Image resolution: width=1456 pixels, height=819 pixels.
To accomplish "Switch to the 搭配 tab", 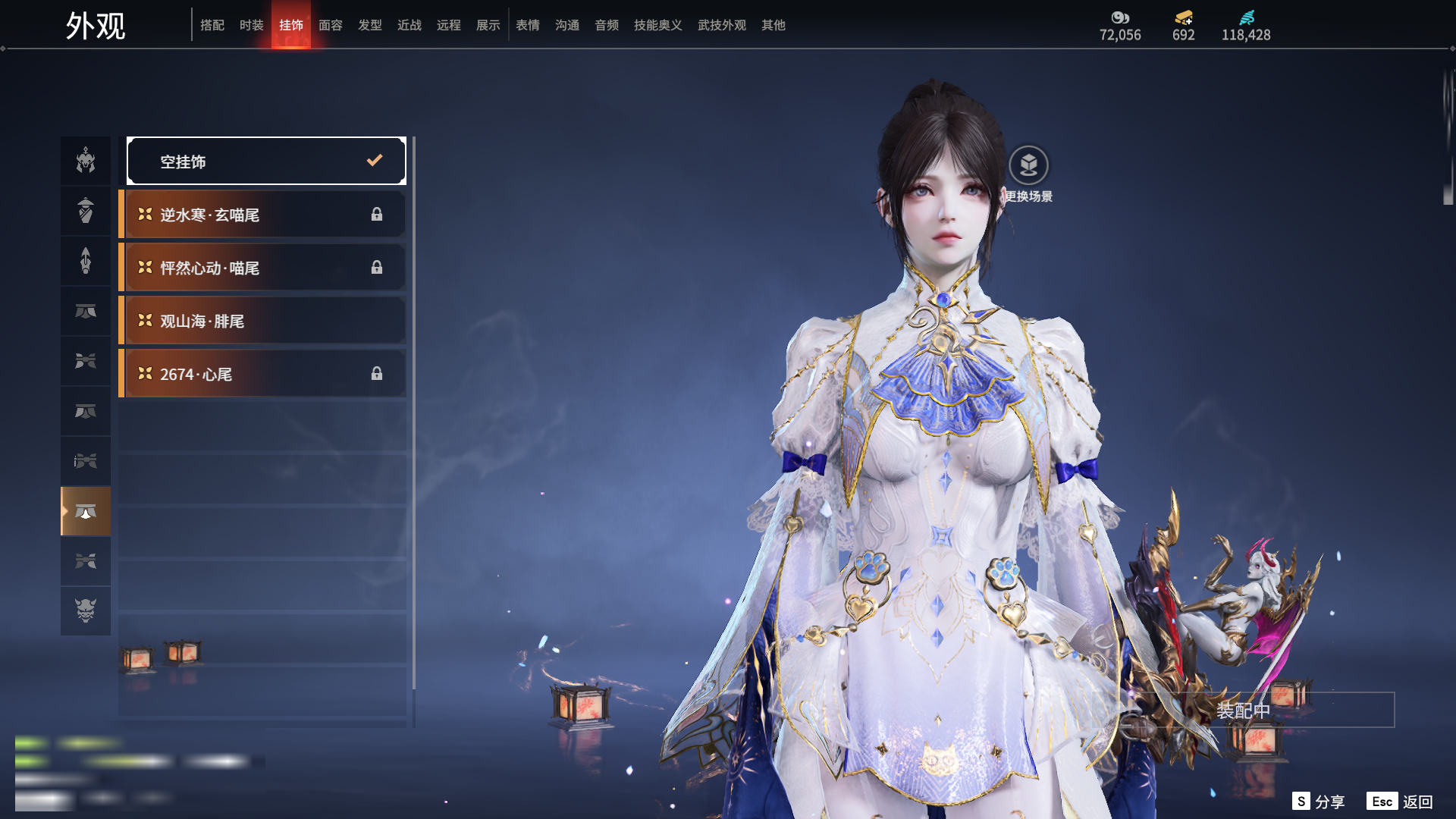I will click(x=212, y=25).
